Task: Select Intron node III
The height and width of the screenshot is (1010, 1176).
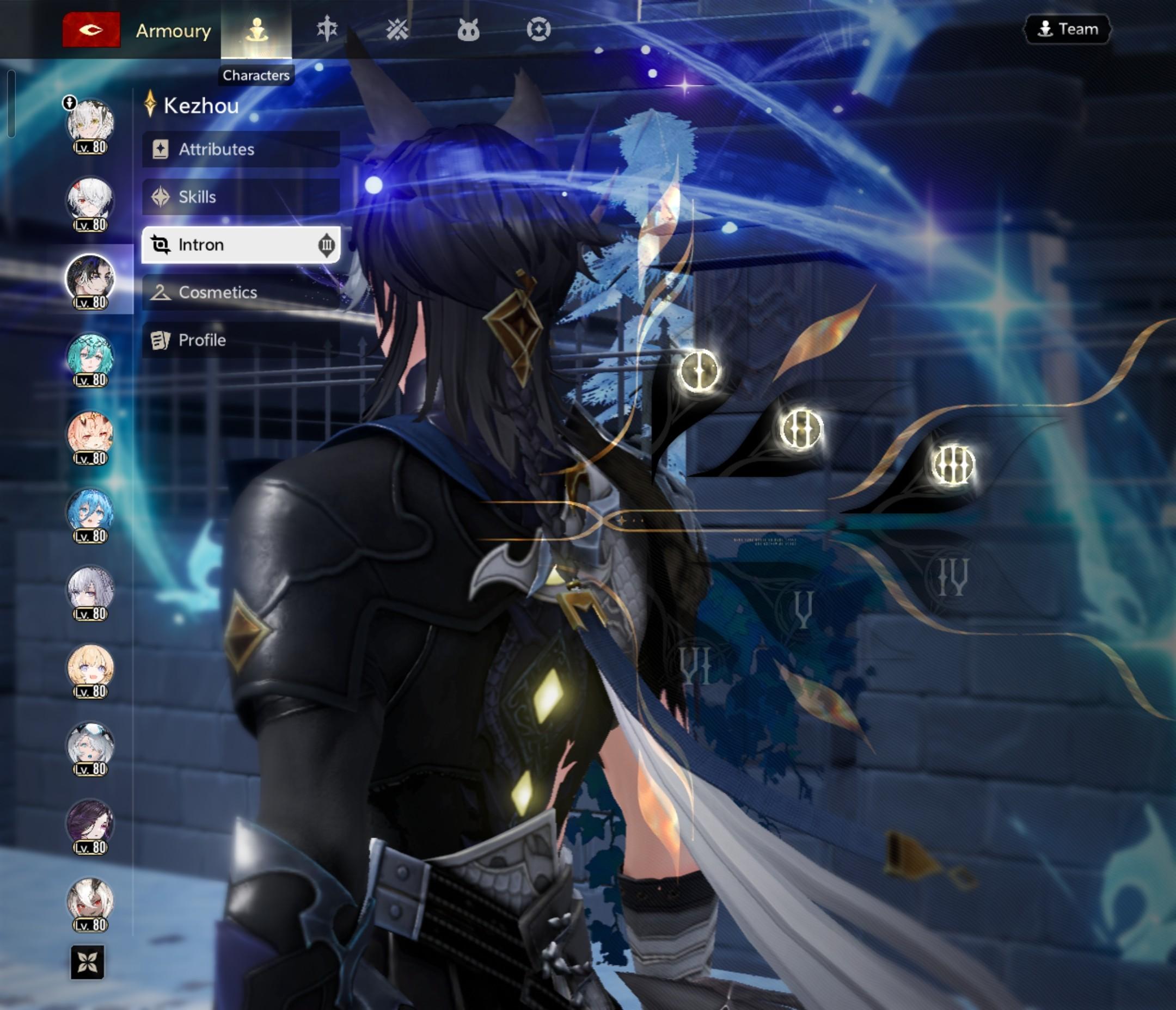Action: click(952, 465)
